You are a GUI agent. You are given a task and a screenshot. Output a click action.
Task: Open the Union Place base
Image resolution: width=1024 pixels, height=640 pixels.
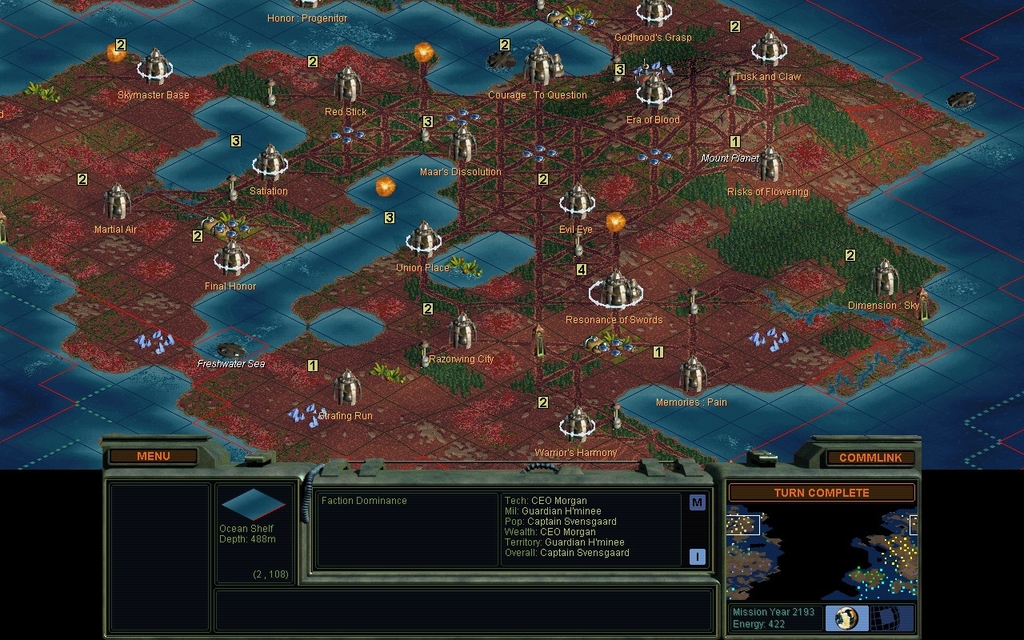423,240
